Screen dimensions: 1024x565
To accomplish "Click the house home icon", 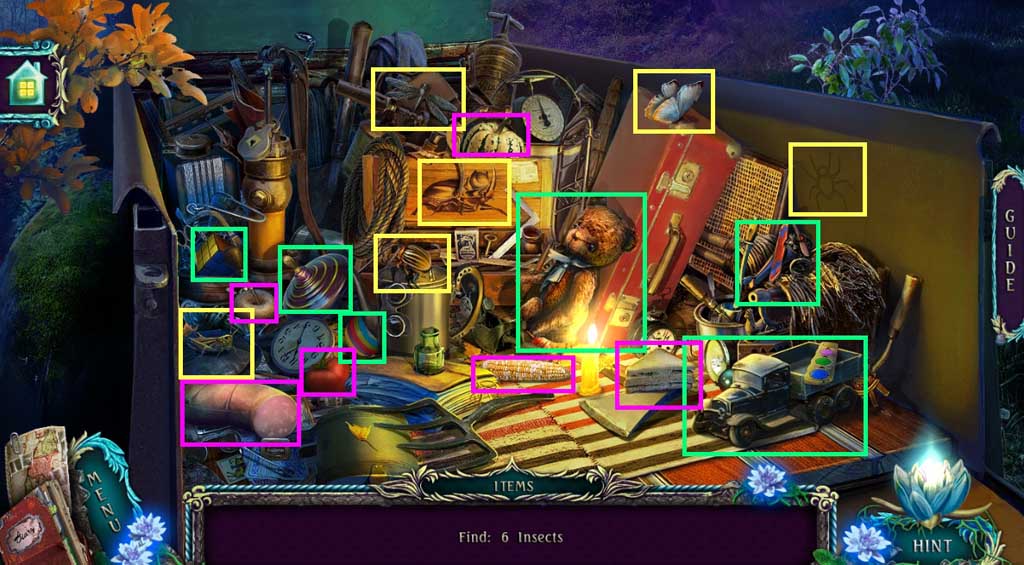I will pyautogui.click(x=24, y=87).
